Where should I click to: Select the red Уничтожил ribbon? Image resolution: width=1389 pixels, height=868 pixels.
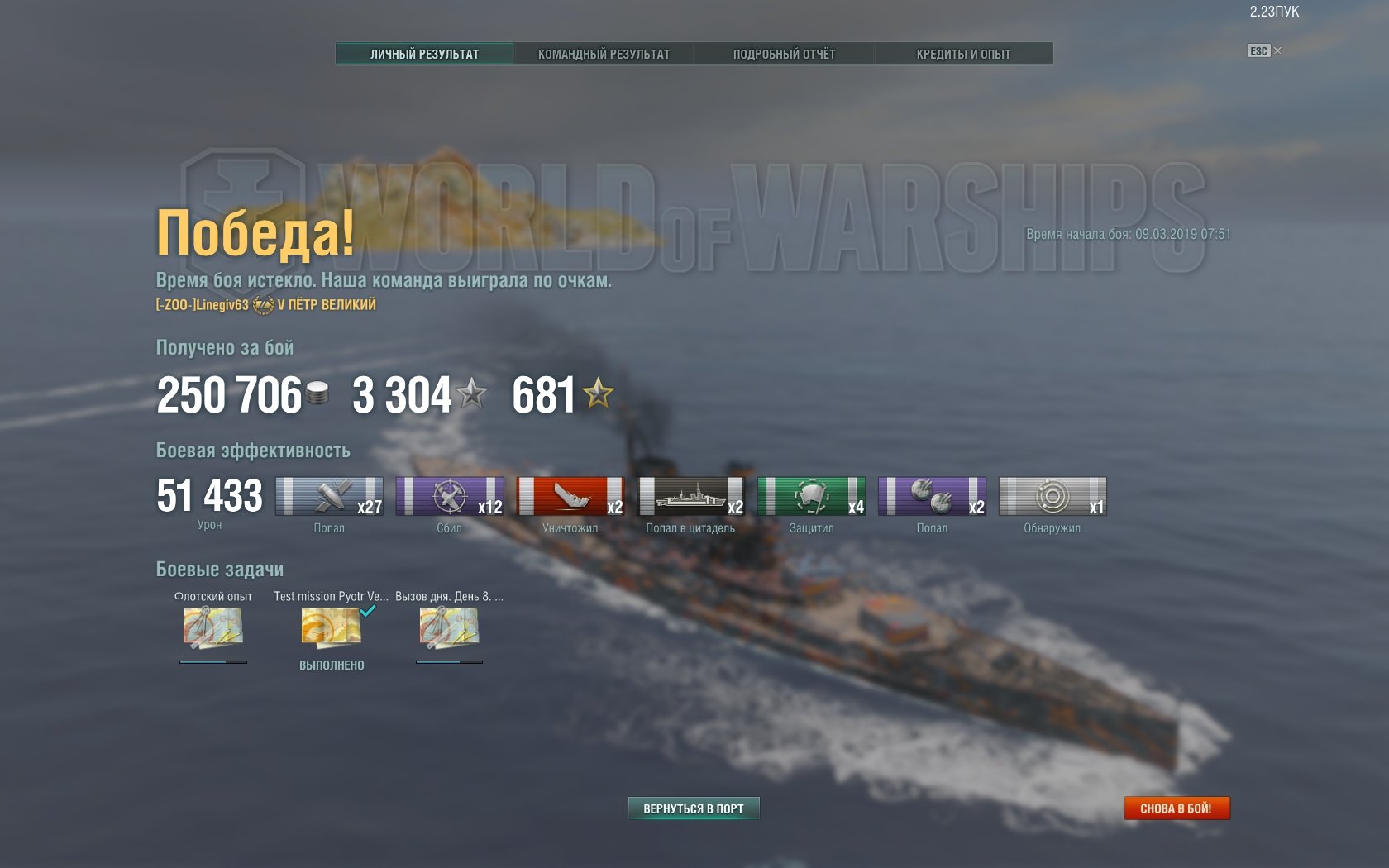570,497
